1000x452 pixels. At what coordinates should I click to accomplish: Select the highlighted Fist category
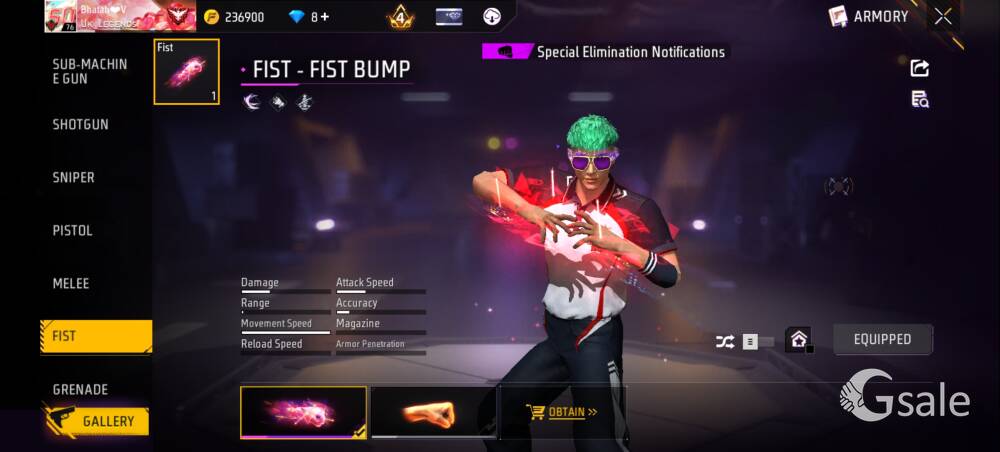pyautogui.click(x=95, y=336)
